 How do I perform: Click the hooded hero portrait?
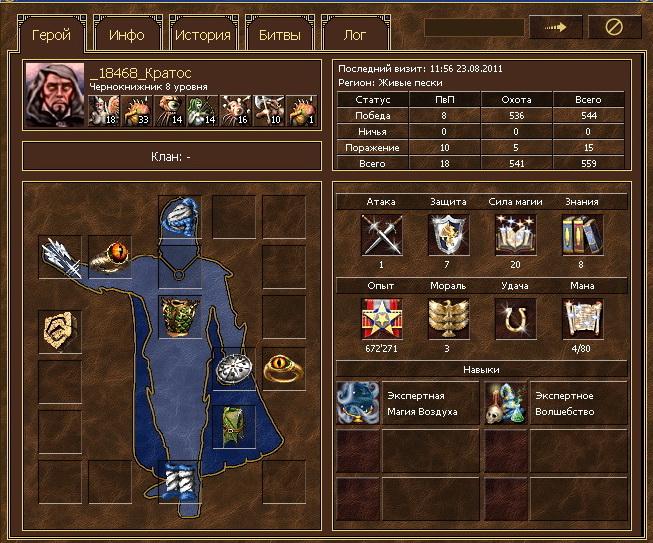[55, 95]
